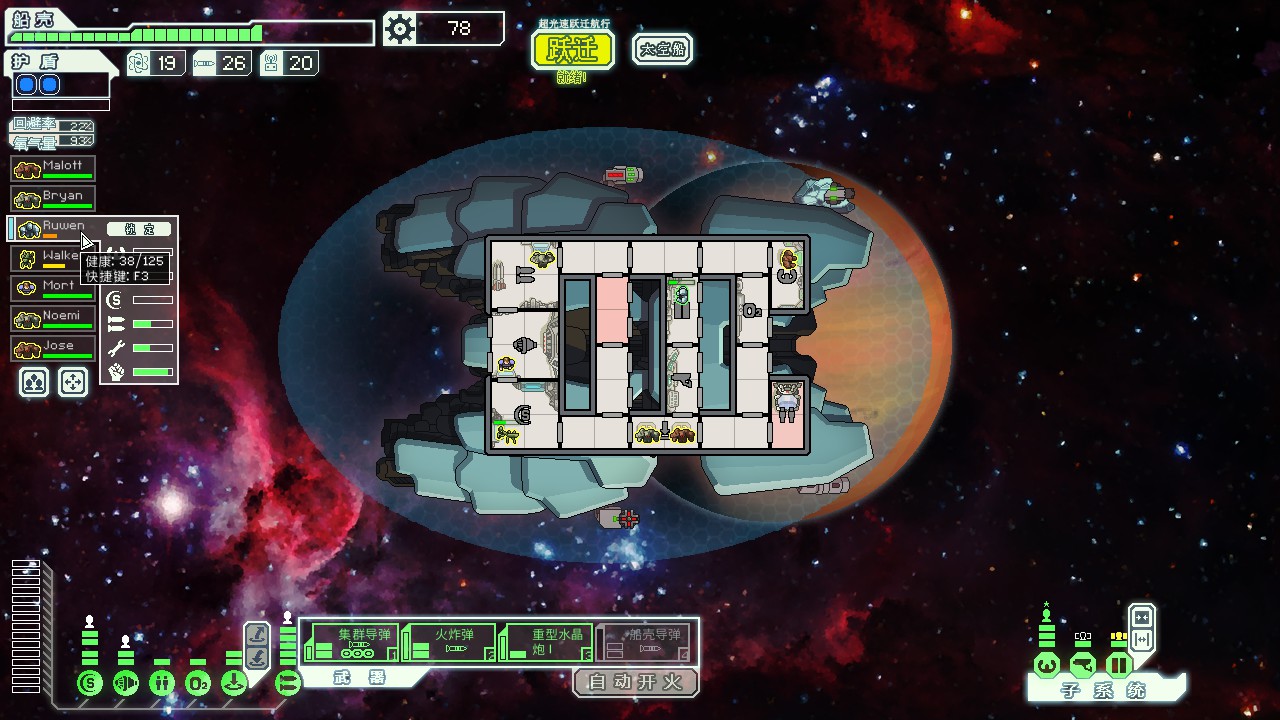
Task: Select crew member Bryan
Action: [x=54, y=198]
